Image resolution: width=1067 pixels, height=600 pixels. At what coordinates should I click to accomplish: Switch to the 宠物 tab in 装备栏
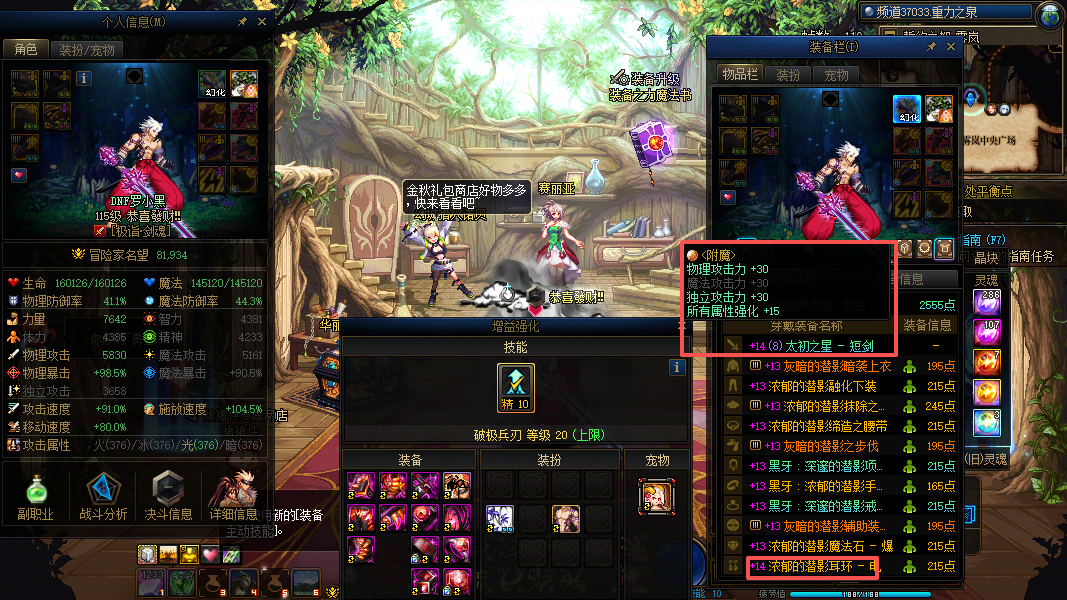coord(836,75)
